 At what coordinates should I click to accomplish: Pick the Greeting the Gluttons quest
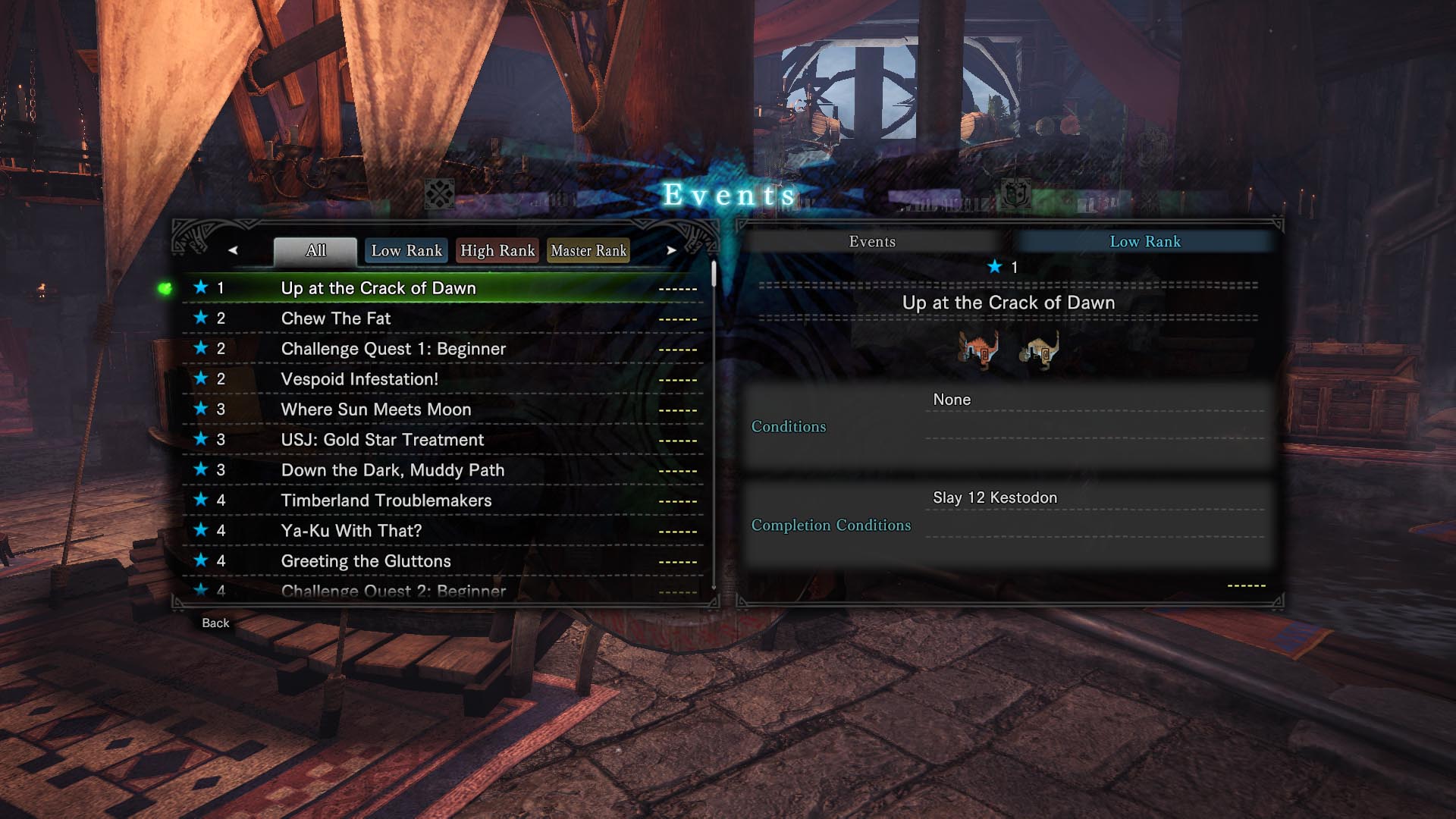tap(366, 561)
